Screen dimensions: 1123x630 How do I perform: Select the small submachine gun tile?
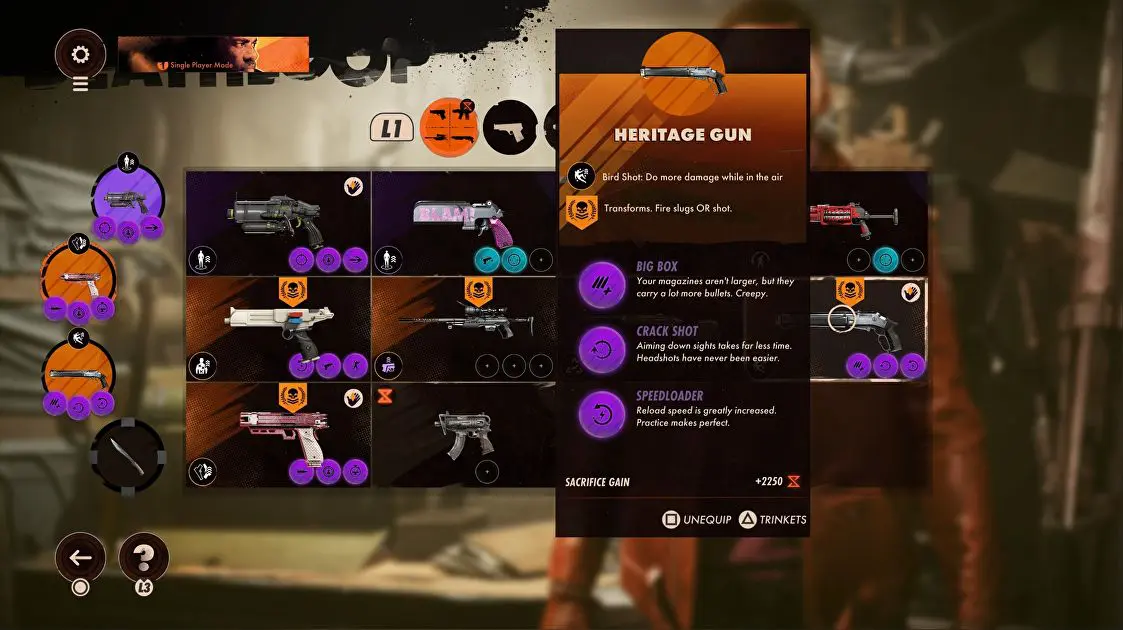462,435
